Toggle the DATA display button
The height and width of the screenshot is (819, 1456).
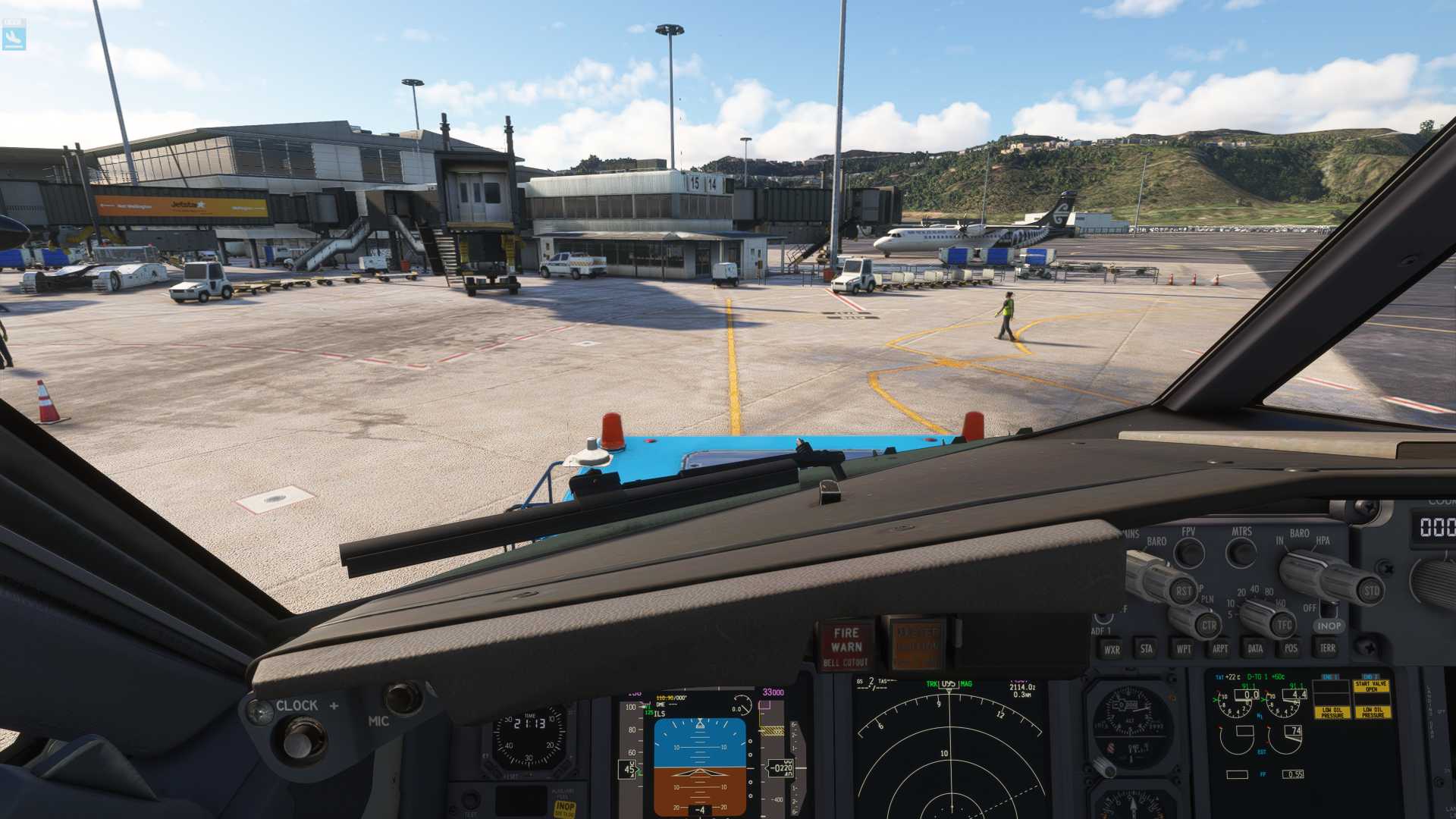1255,648
